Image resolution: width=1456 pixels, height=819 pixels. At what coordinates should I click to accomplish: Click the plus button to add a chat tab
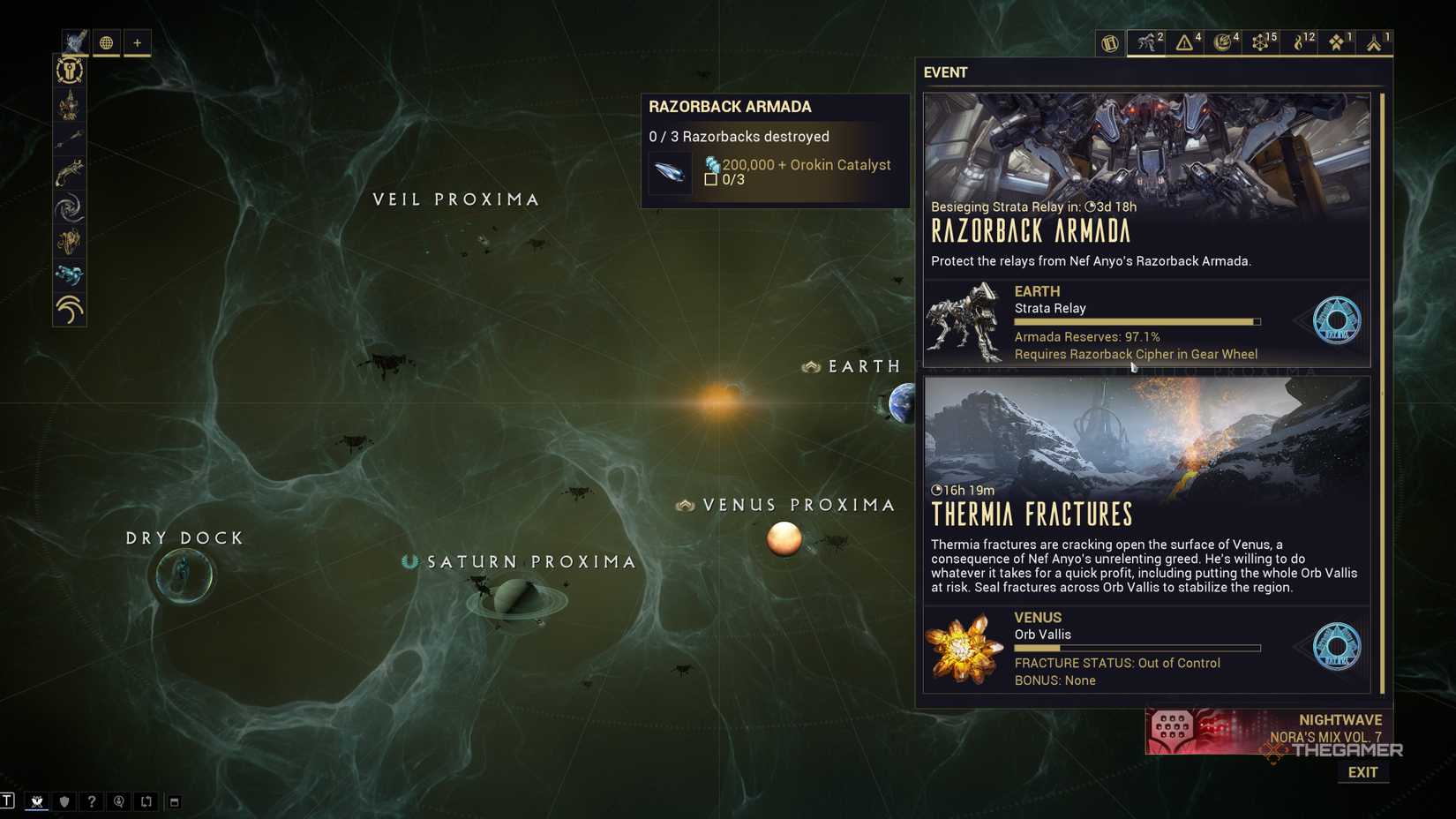coord(138,42)
